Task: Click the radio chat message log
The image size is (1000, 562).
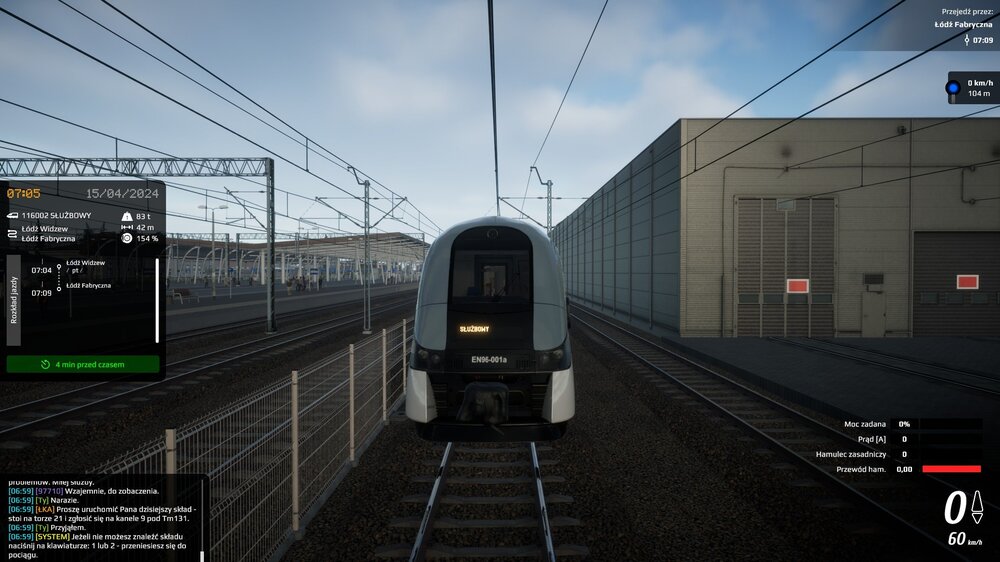Action: click(100, 520)
